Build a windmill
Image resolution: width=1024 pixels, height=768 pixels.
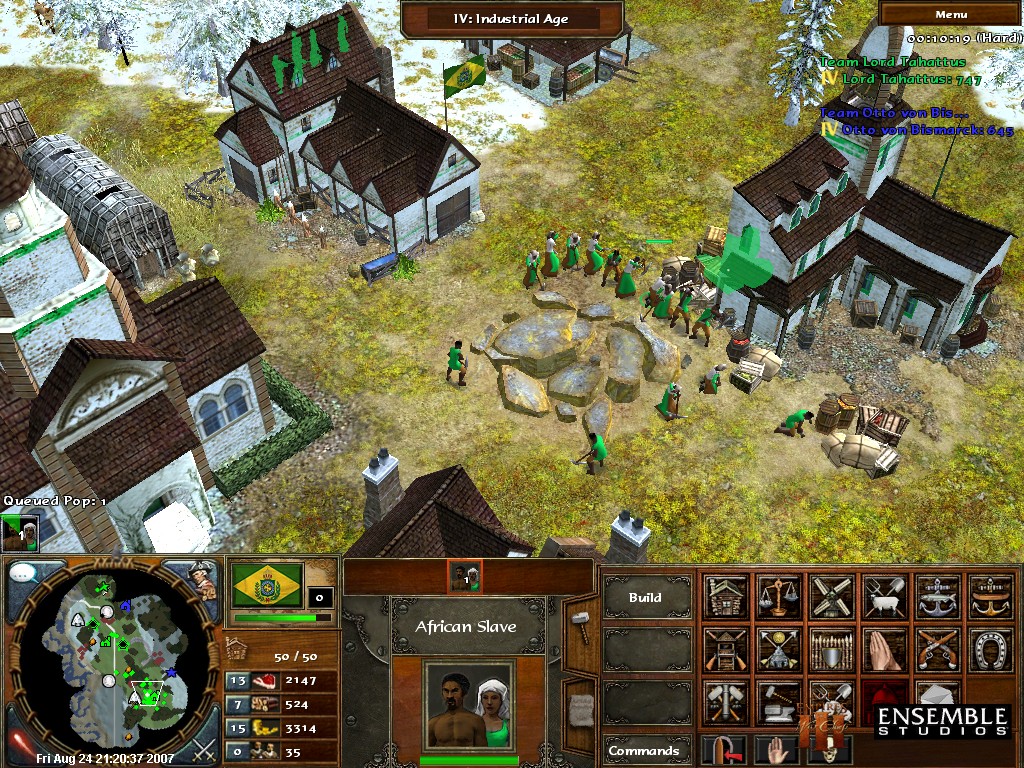coord(831,597)
